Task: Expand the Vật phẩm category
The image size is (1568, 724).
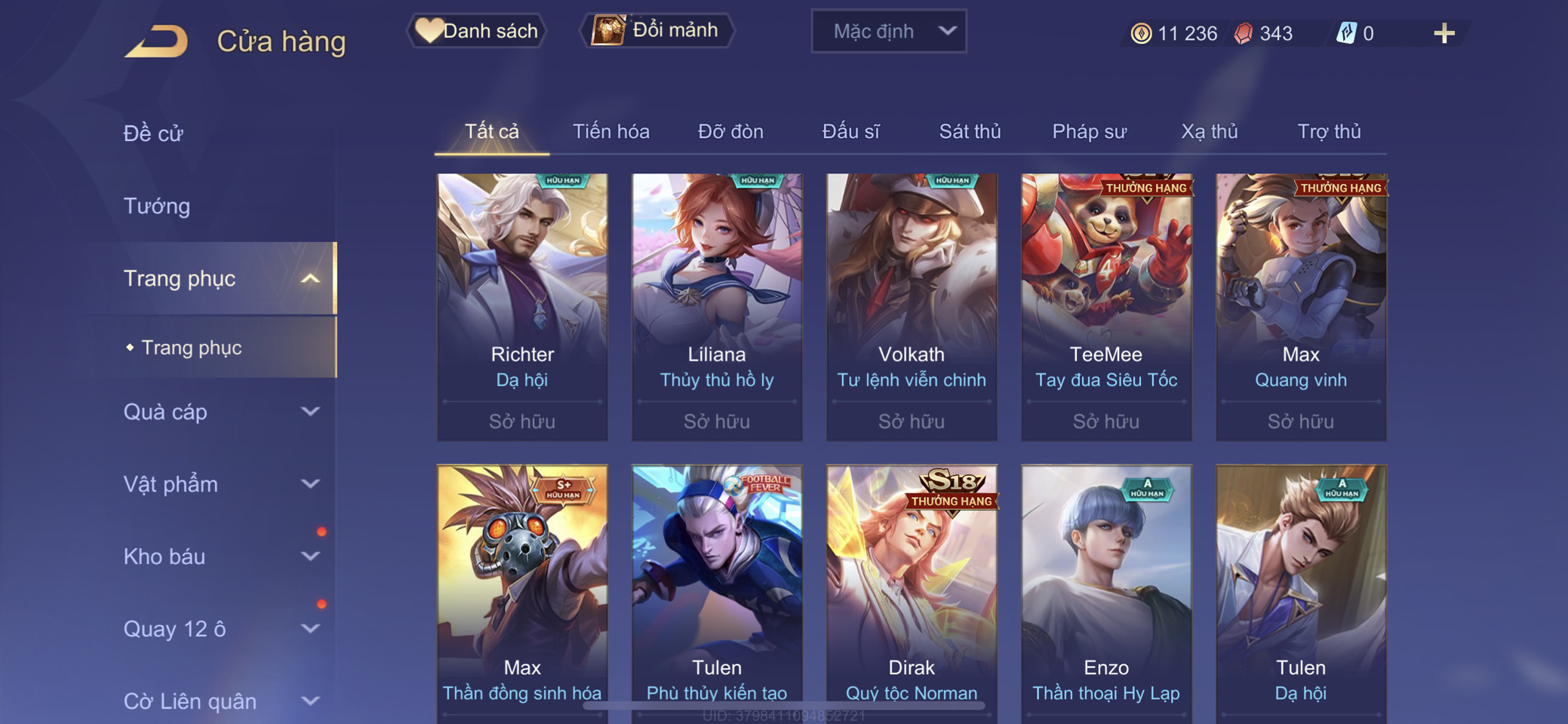Action: [310, 484]
